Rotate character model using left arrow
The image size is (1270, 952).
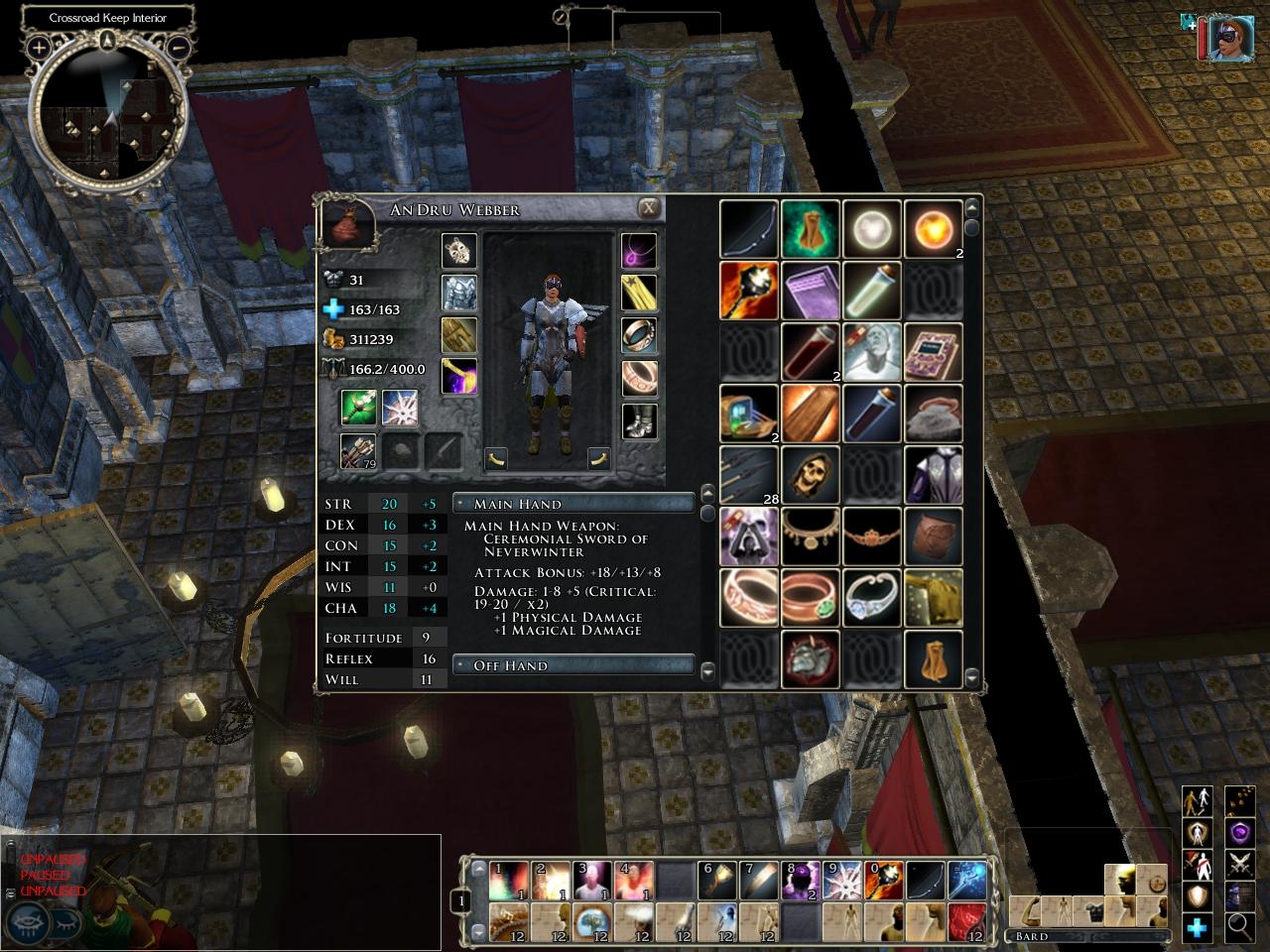496,458
